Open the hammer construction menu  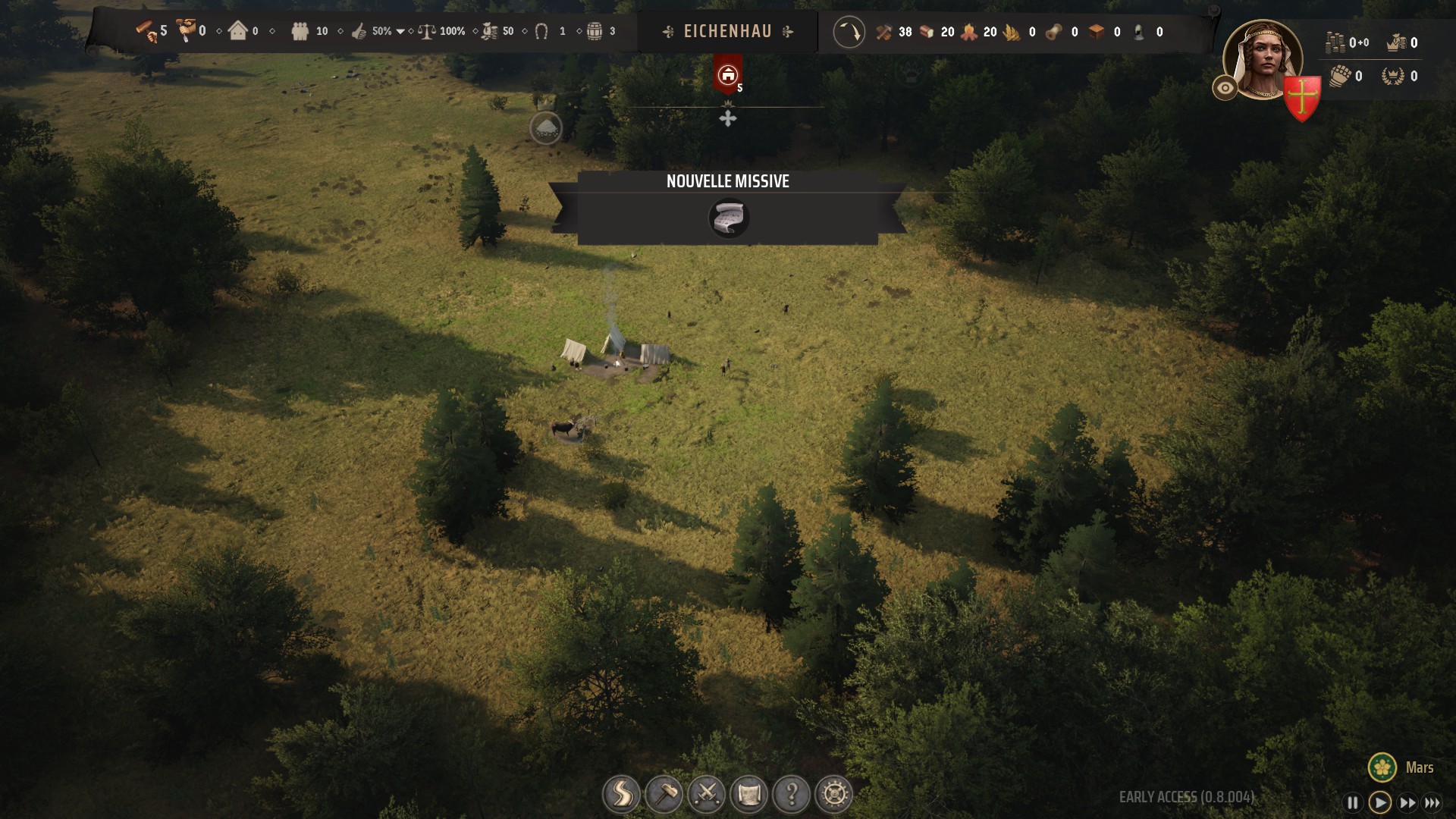[x=664, y=795]
